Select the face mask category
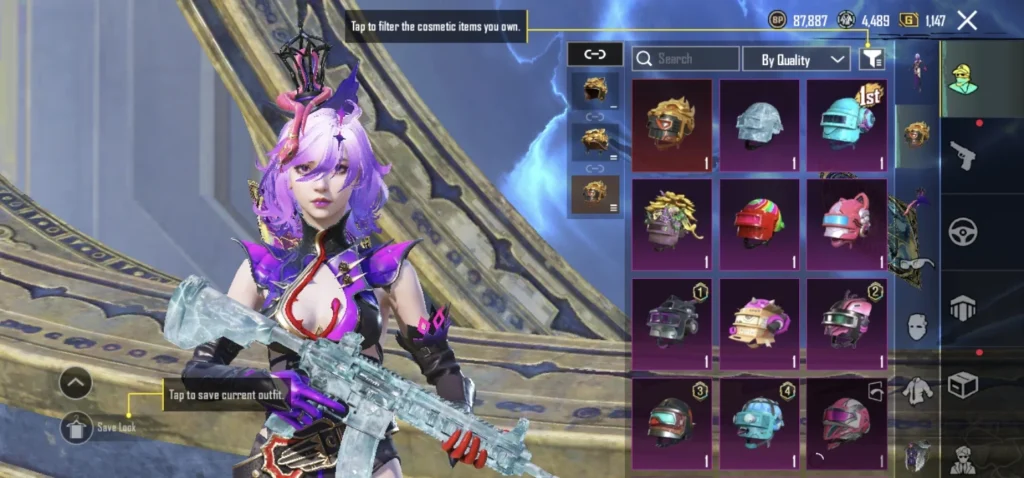 pyautogui.click(x=917, y=326)
